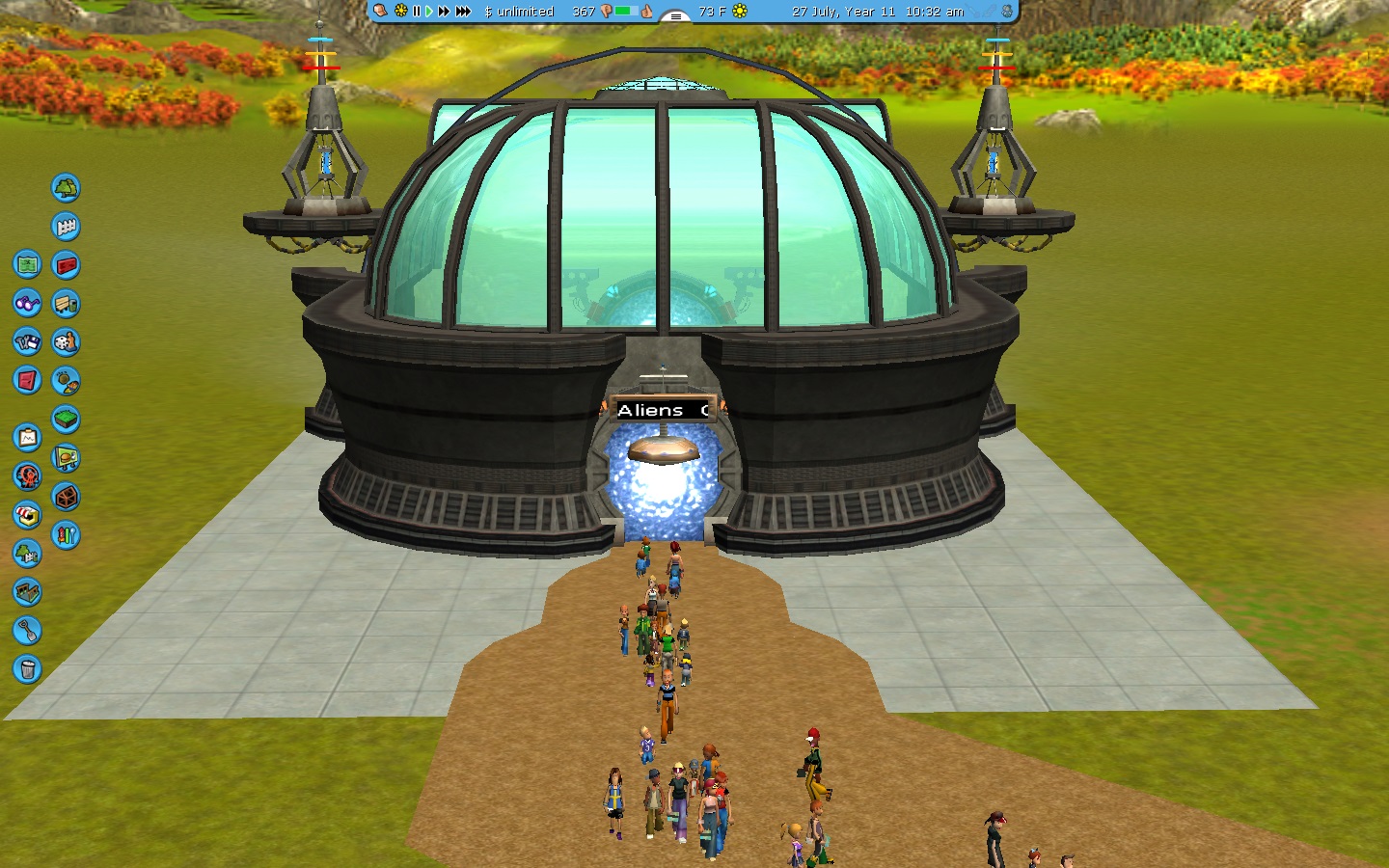Open the Ferris wheel rides menu
Image resolution: width=1389 pixels, height=868 pixels.
[27, 476]
